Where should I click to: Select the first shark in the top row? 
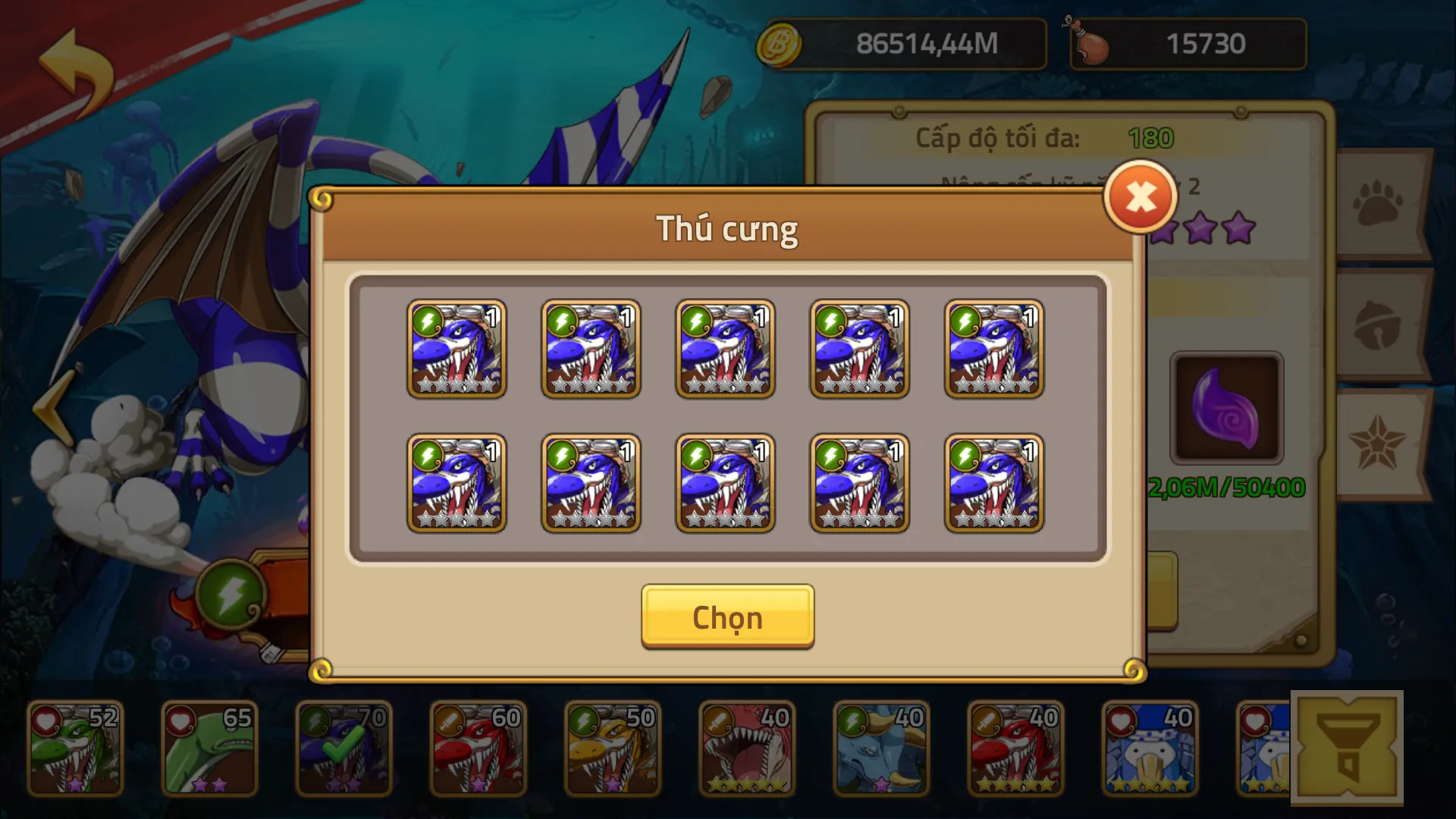457,349
